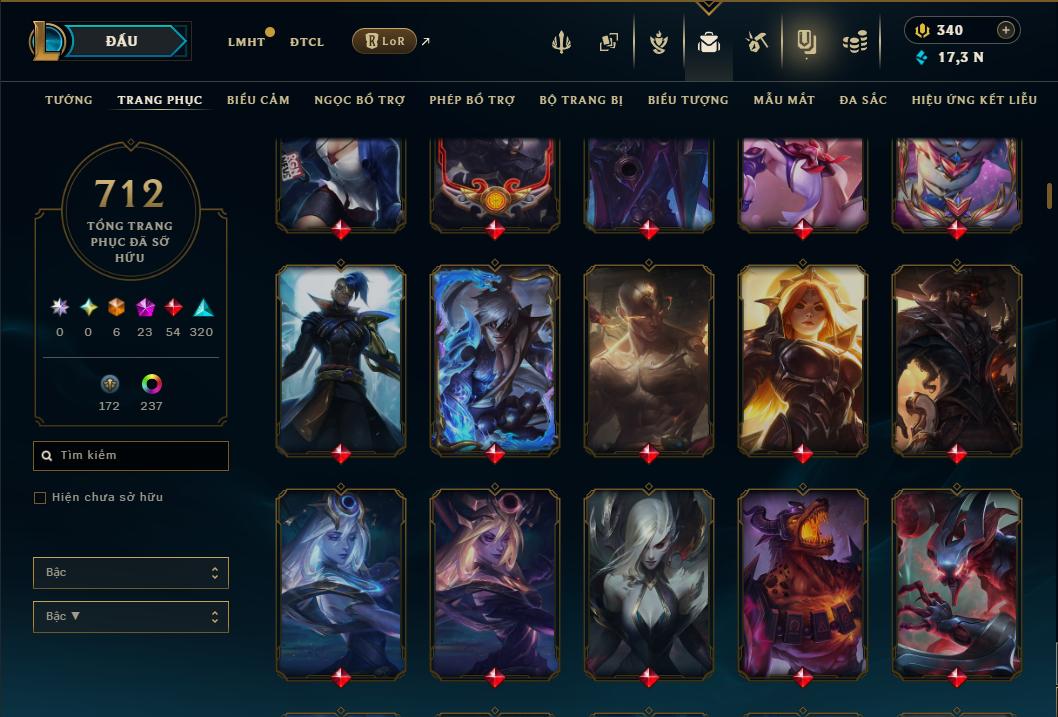
Task: Open the LMHT game mode
Action: [x=246, y=42]
